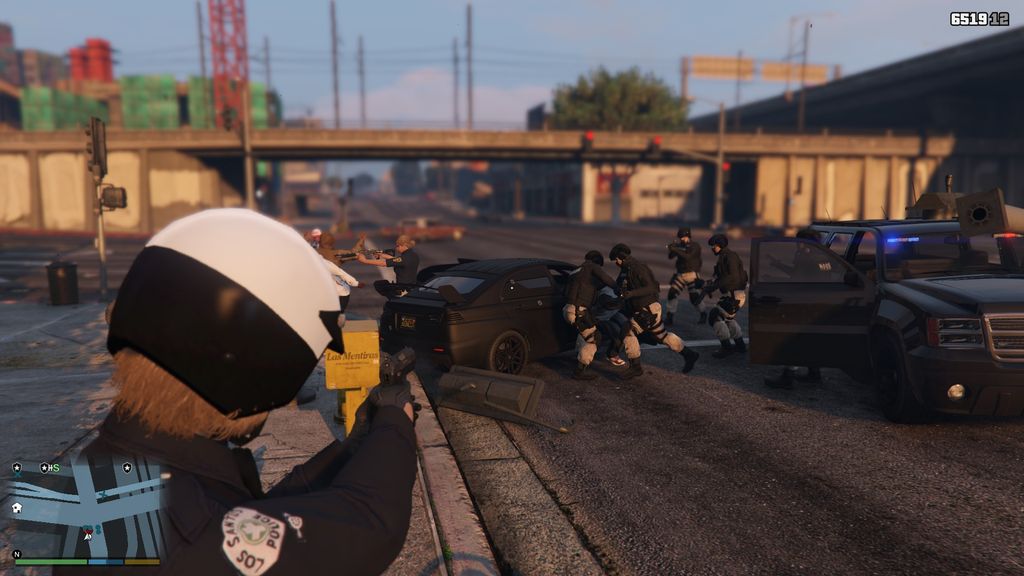Select the player arrow on the minimap
Viewport: 1024px width, 576px height.
point(88,534)
